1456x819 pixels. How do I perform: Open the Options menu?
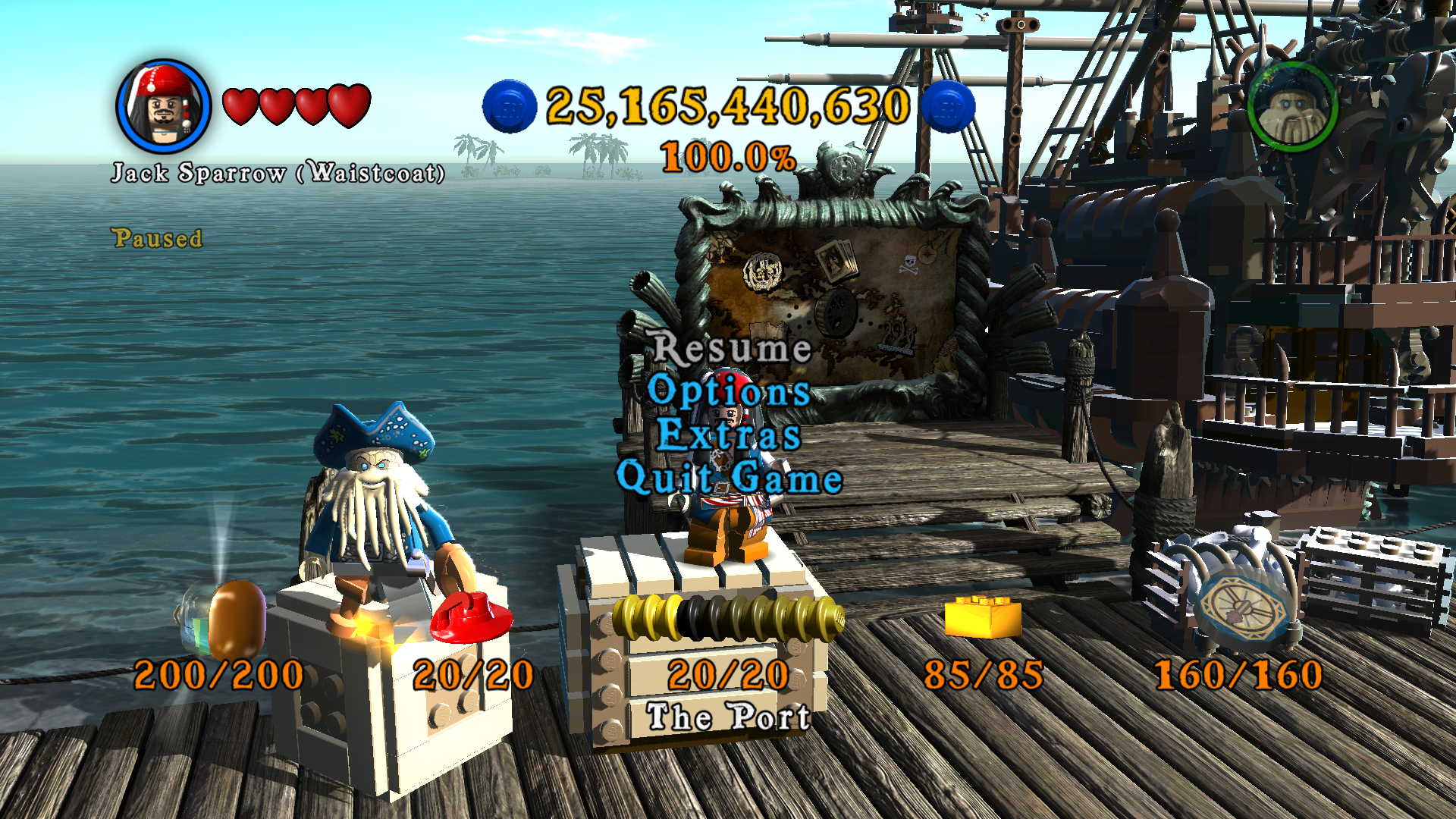[x=729, y=391]
